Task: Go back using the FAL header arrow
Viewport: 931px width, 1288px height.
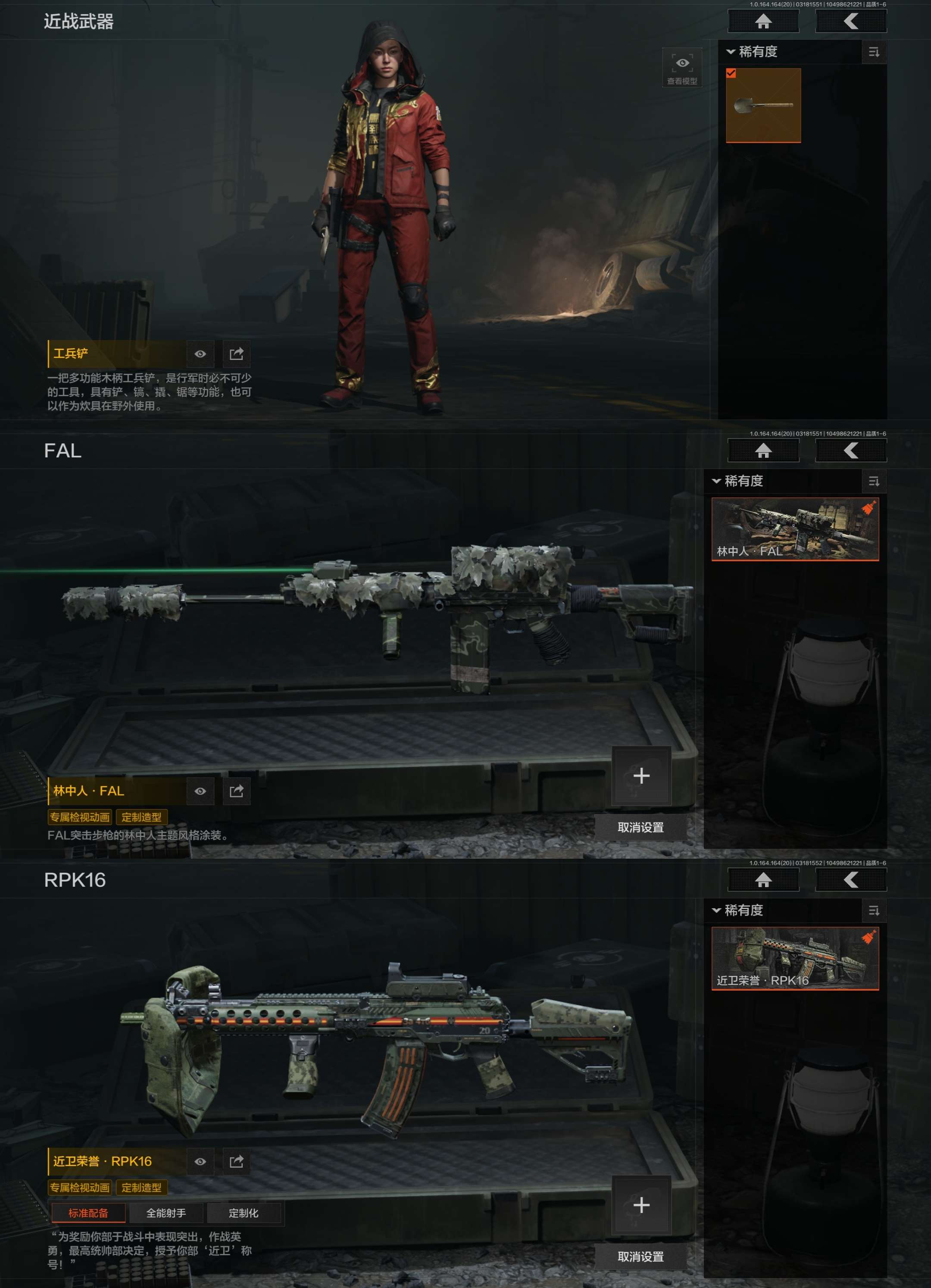Action: (850, 451)
